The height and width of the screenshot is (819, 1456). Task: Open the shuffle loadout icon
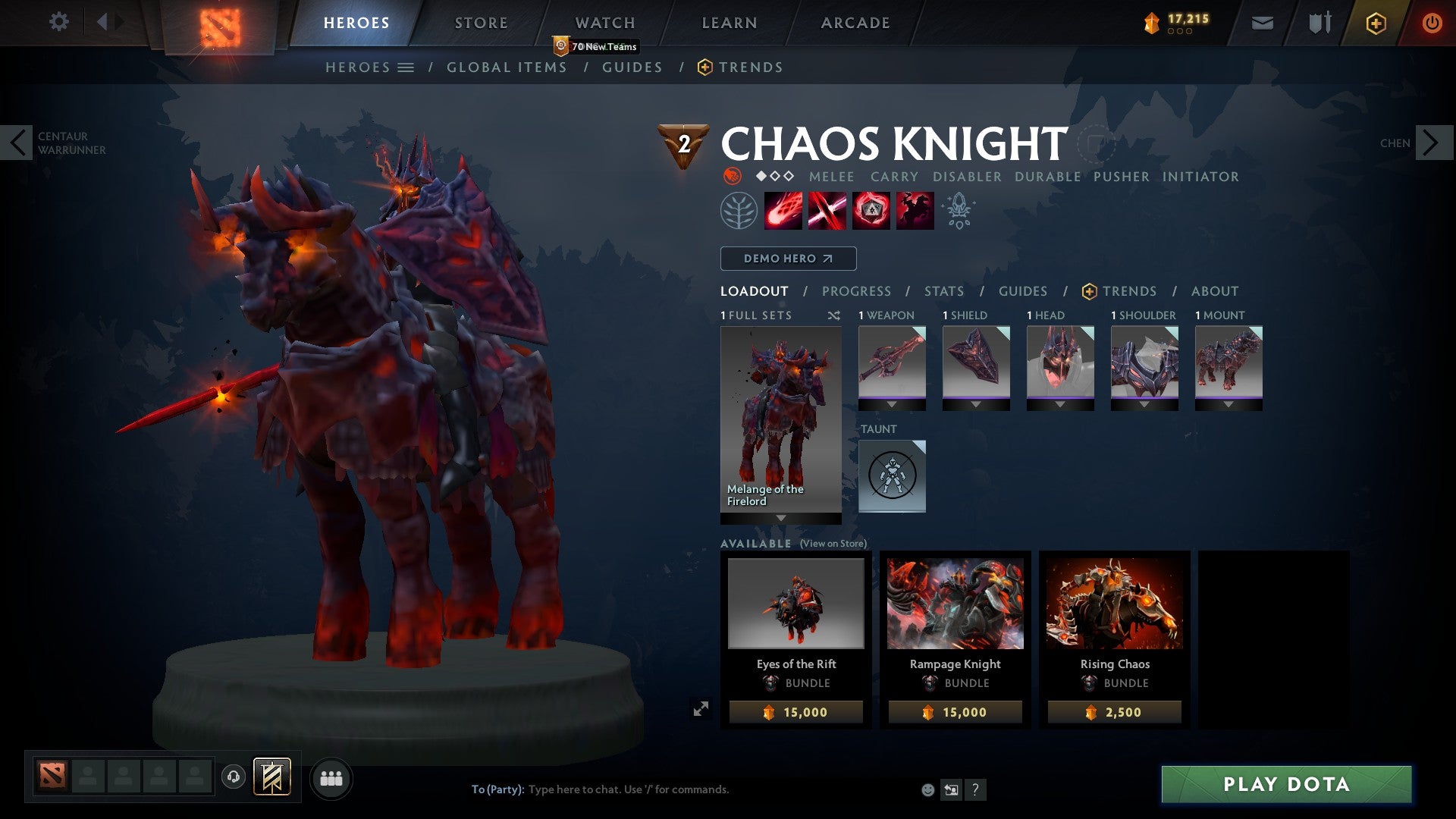(834, 315)
